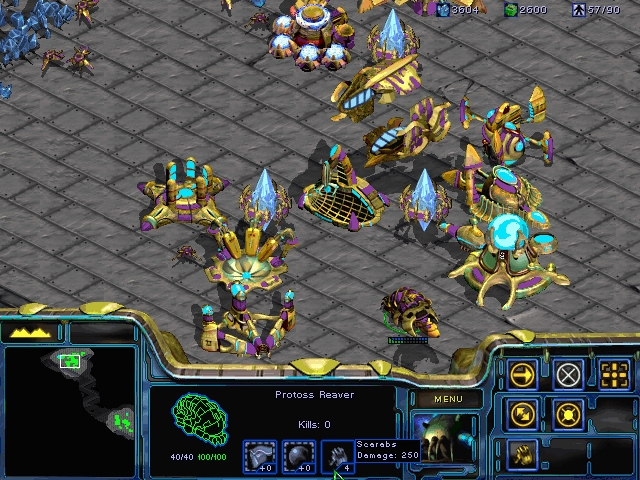Image resolution: width=640 pixels, height=480 pixels.
Task: Toggle the minimap terrain button
Action: tap(31, 332)
